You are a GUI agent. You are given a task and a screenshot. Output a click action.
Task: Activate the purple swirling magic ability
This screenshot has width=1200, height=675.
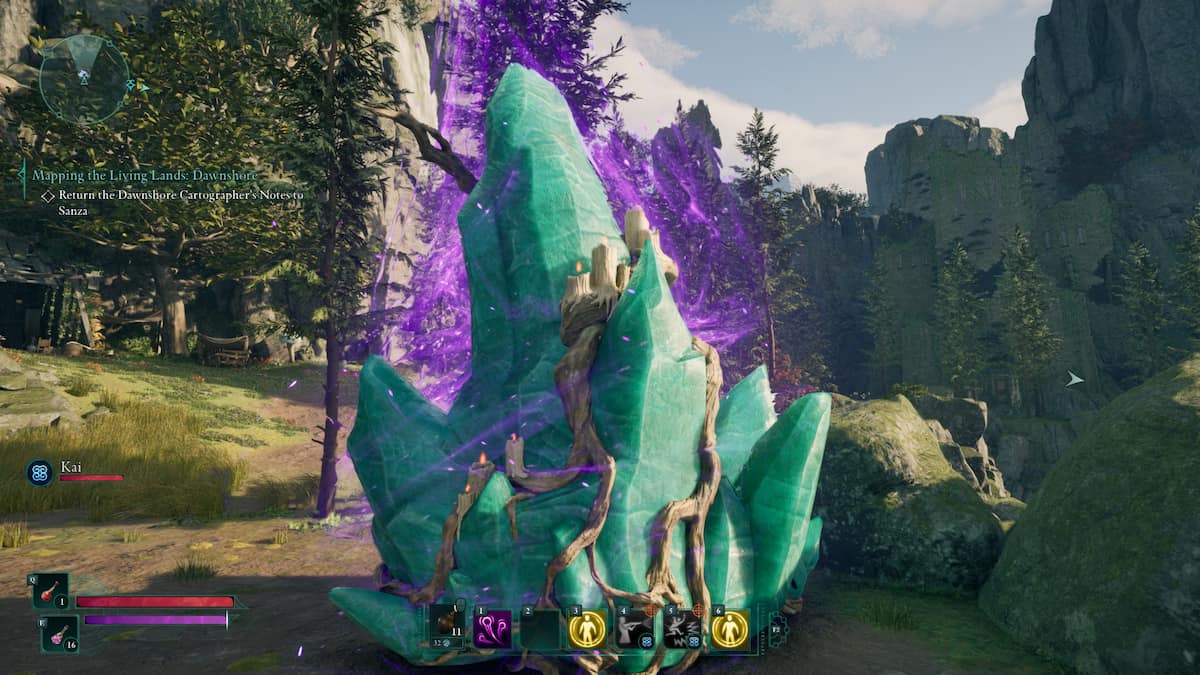(492, 629)
